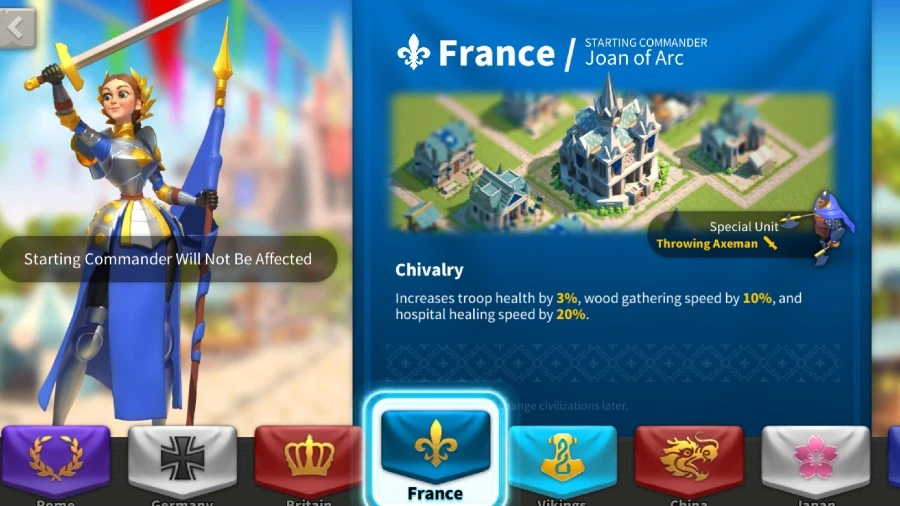Switch to the Vikings civilization

(x=562, y=458)
